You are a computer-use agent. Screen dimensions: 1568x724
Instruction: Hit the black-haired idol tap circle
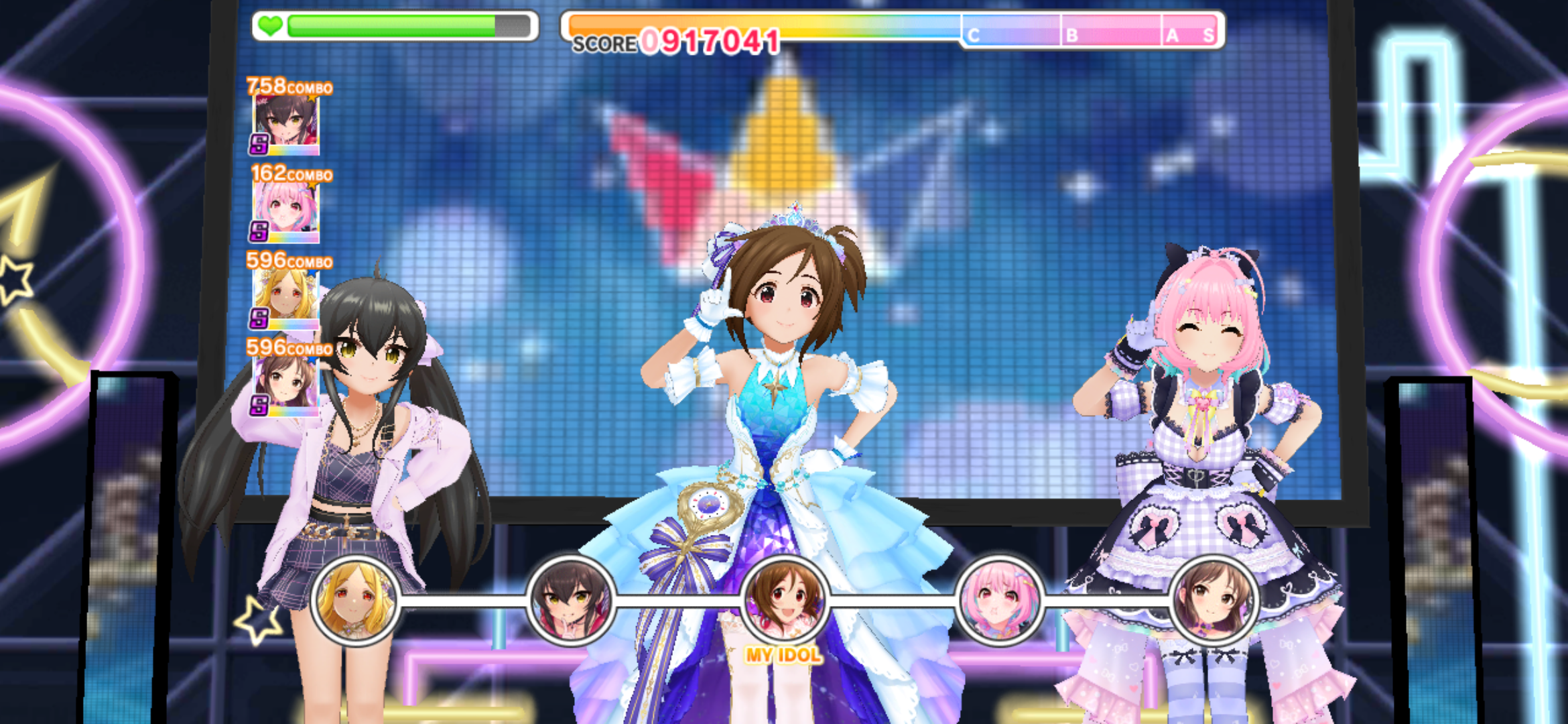[x=570, y=601]
